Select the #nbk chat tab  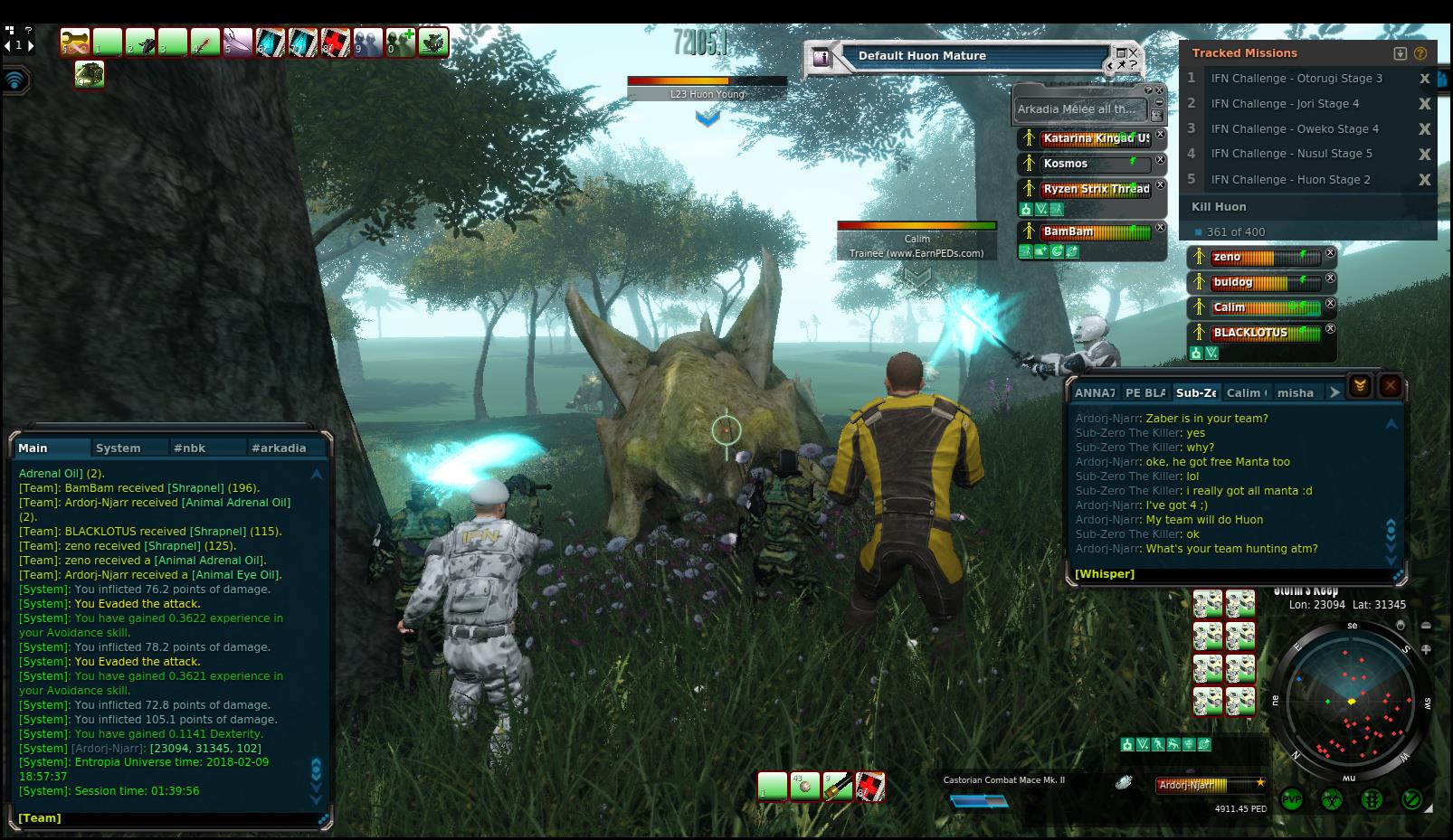[190, 448]
